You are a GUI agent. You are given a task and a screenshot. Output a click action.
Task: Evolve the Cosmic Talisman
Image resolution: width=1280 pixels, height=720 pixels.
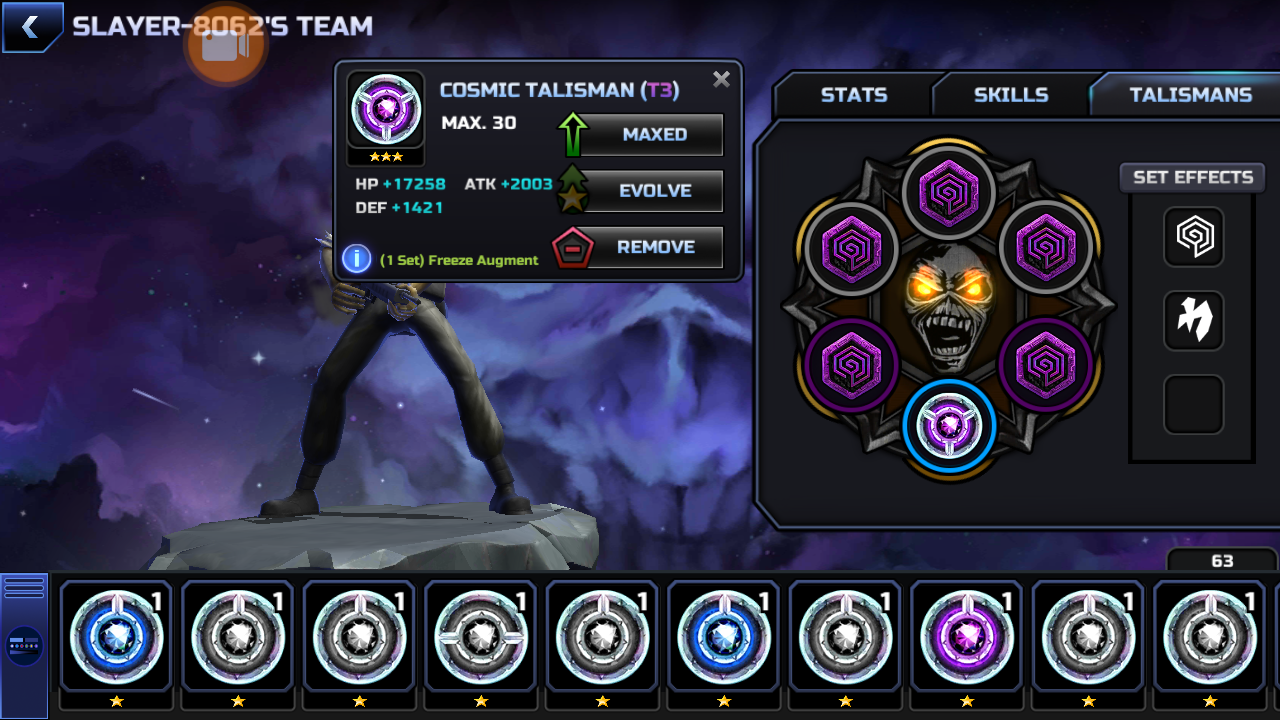point(653,191)
